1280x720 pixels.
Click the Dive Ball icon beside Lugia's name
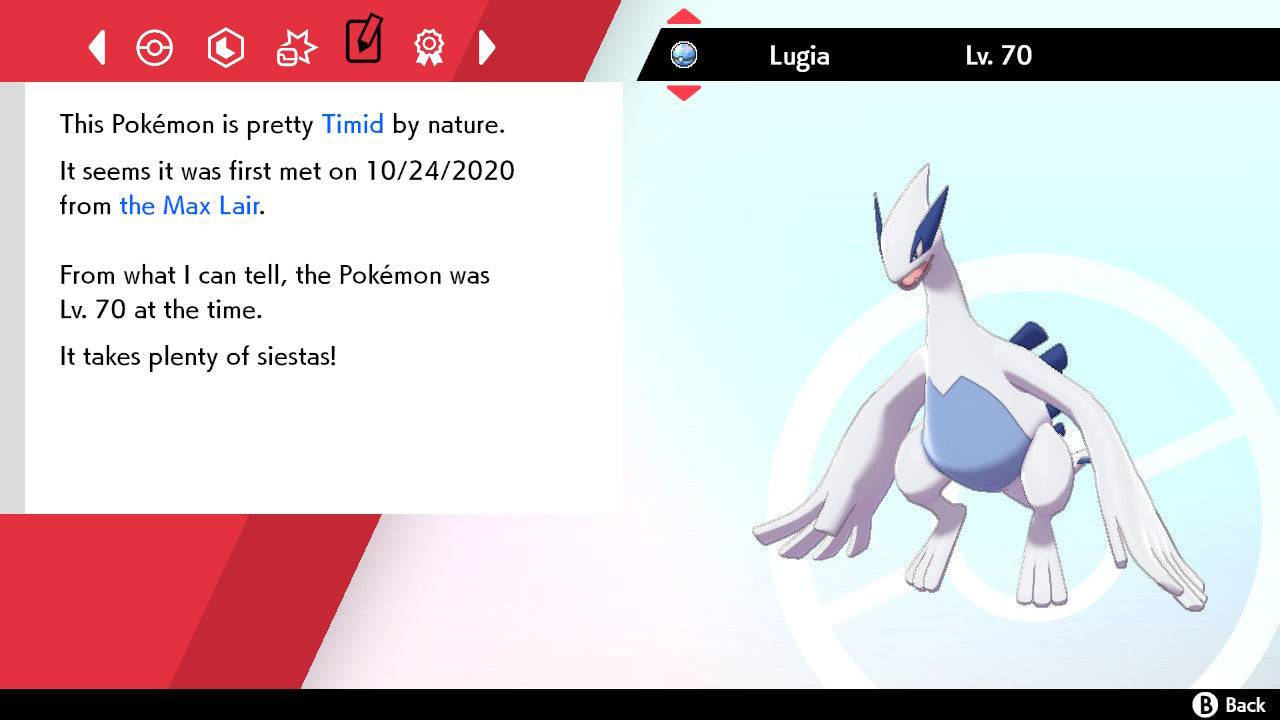coord(685,56)
